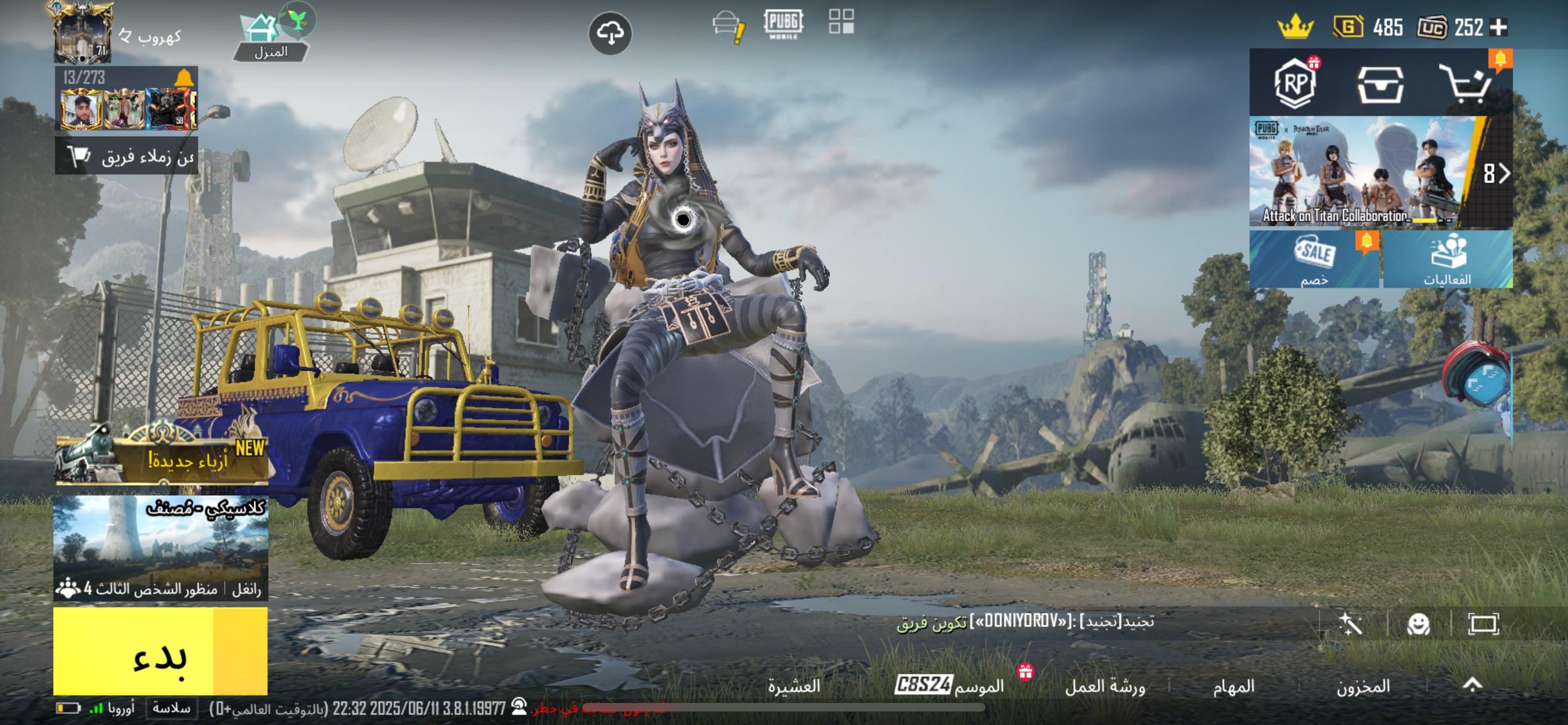Open the Royale Pass RP icon

1295,84
